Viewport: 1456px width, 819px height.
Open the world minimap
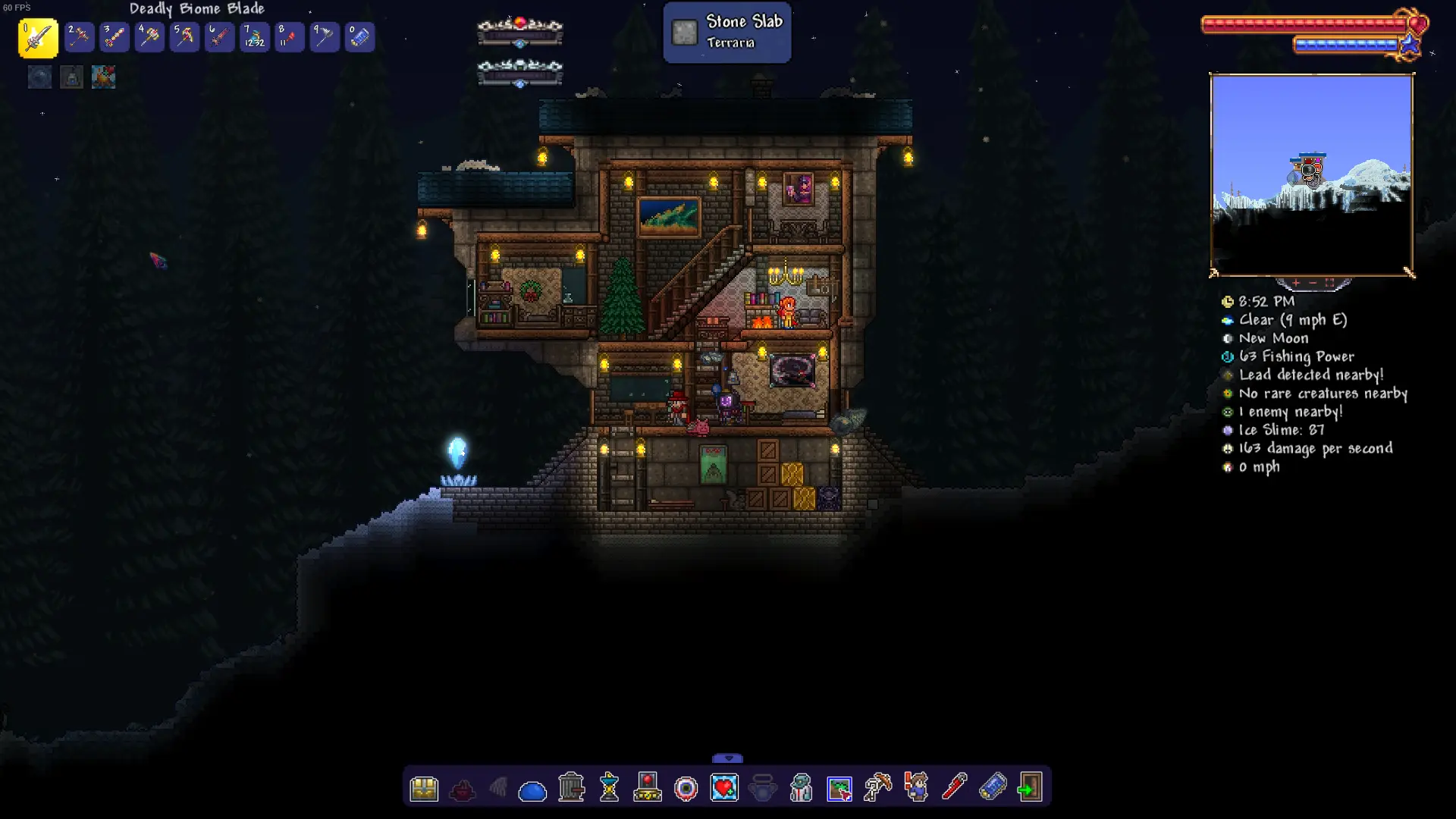click(1311, 175)
